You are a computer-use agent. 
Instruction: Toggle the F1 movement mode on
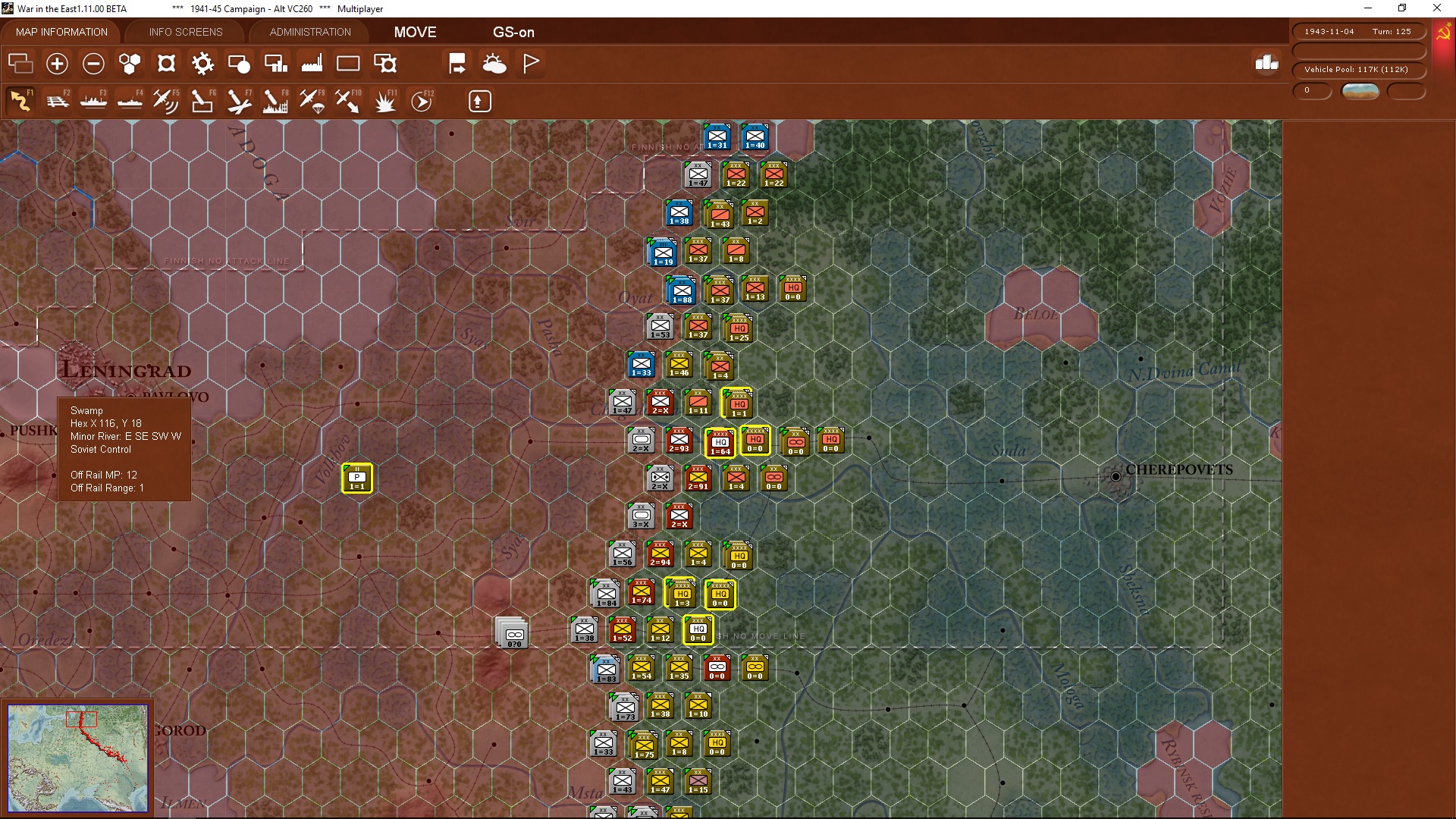point(19,101)
